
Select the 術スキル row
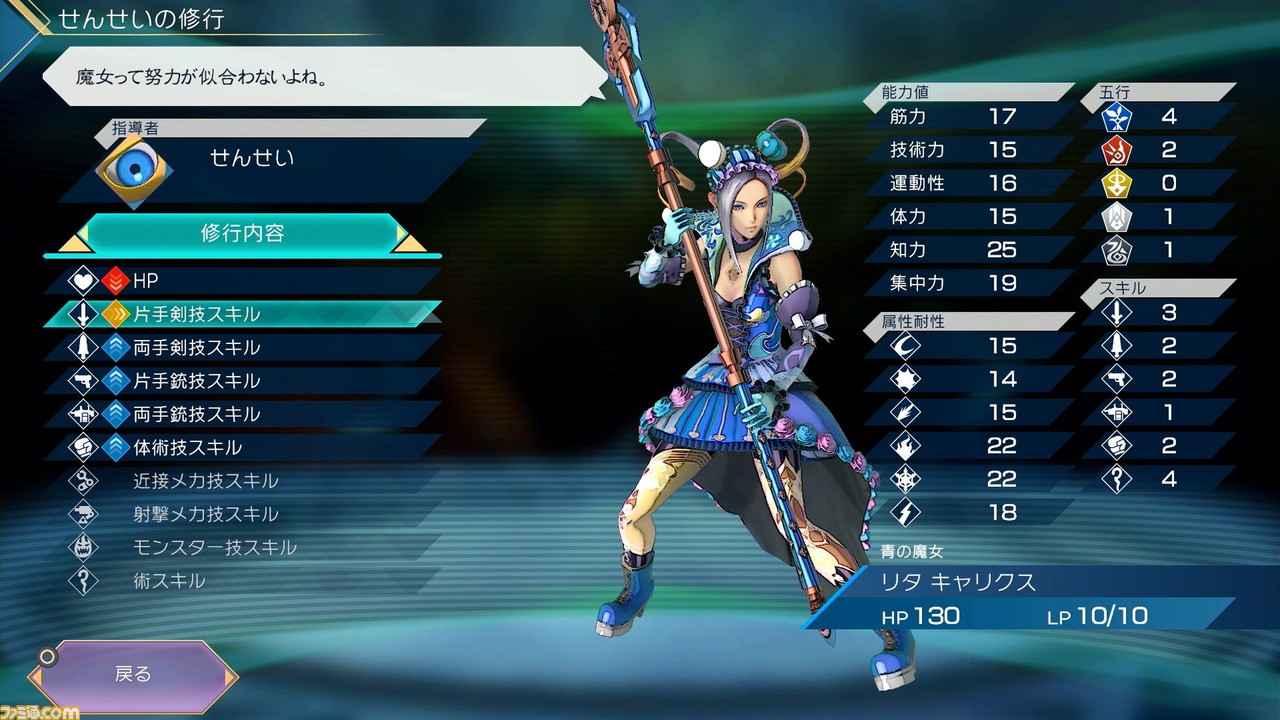[x=240, y=580]
